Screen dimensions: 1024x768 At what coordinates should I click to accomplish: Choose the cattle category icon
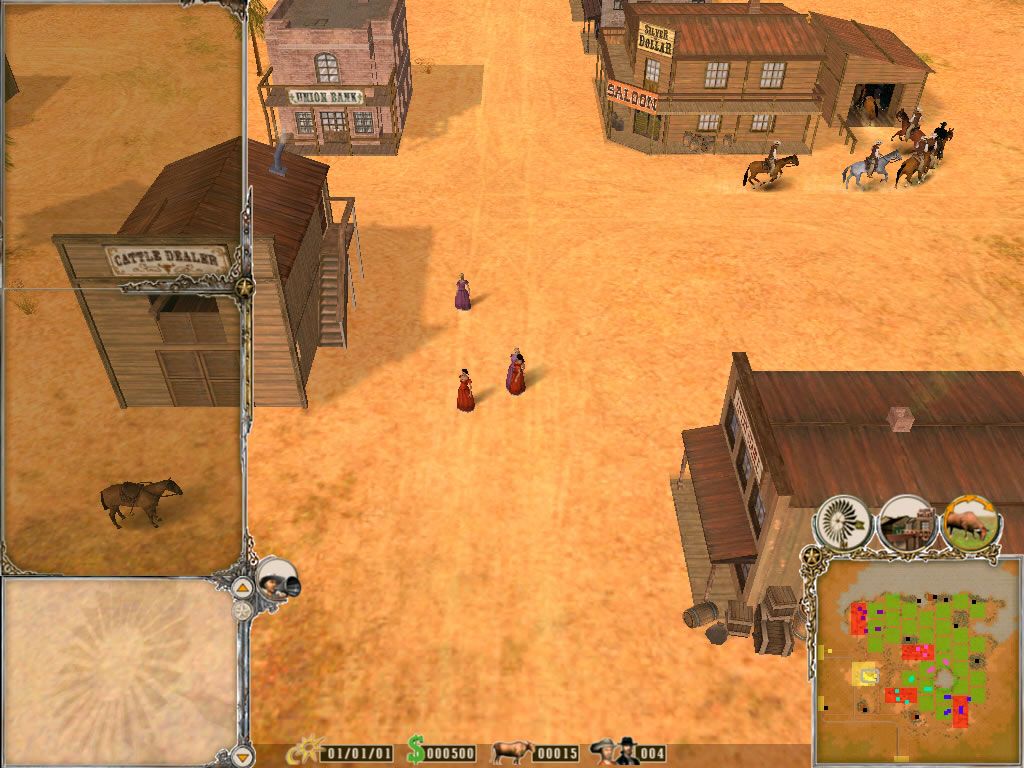971,521
